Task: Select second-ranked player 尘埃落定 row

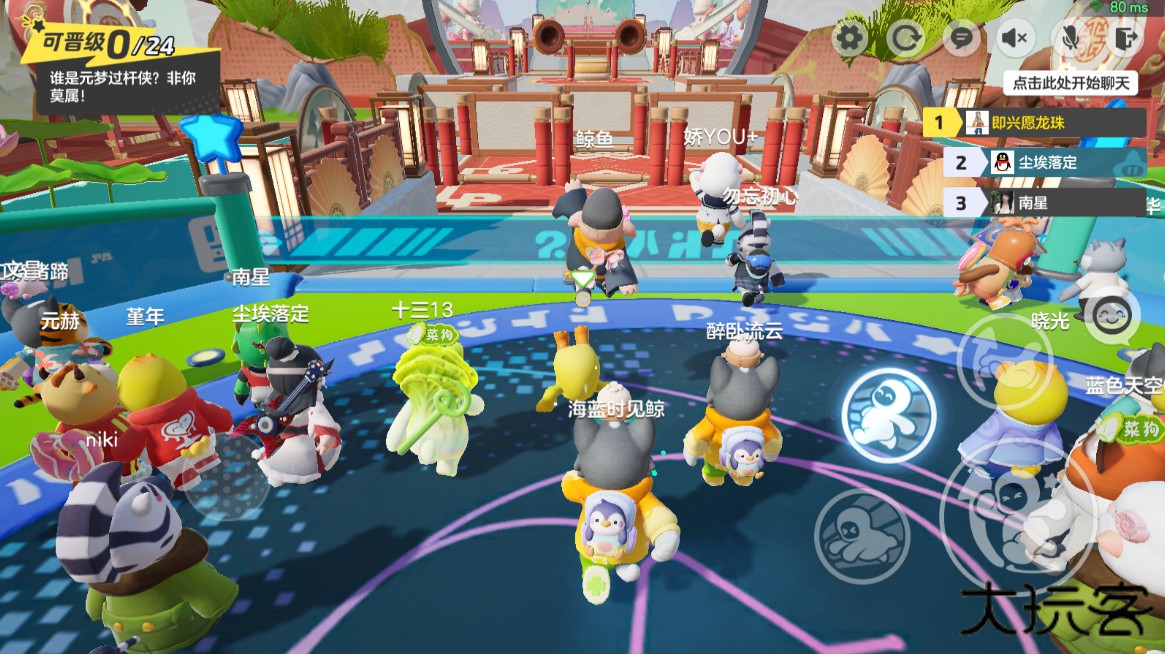Action: click(x=1044, y=162)
